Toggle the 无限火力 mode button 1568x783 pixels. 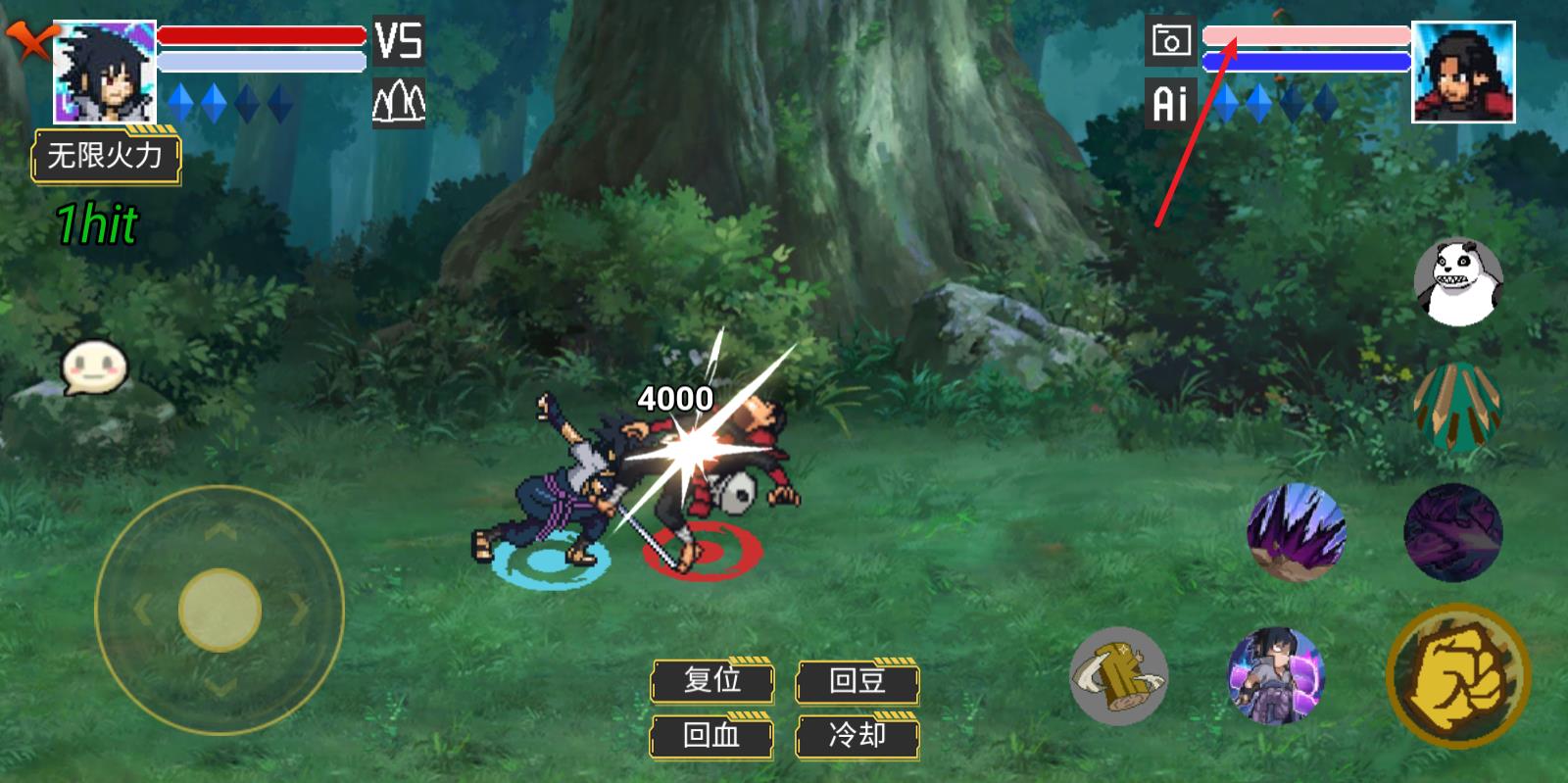tap(106, 156)
